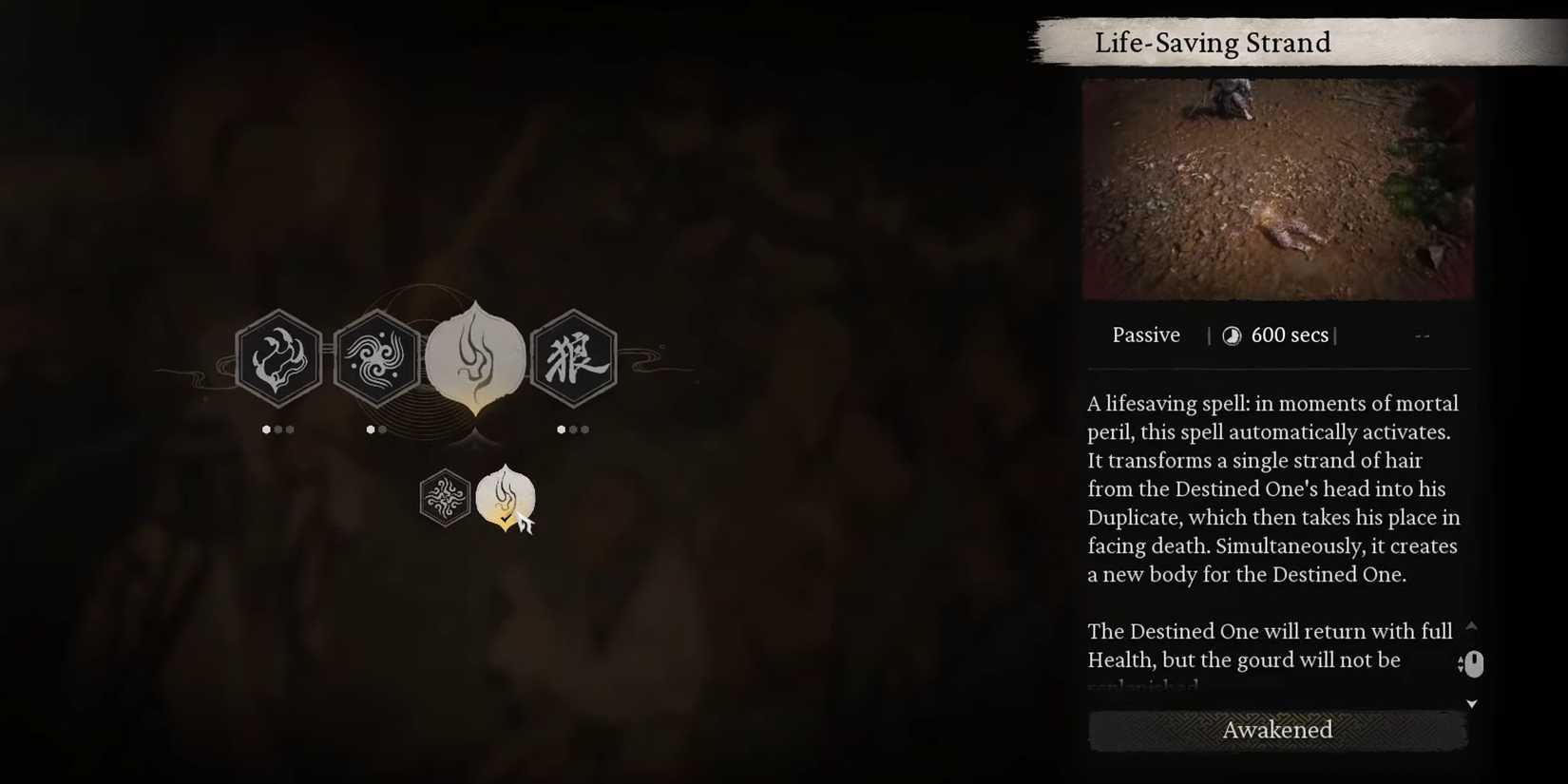Collapse the description with the up chevron
Viewport: 1568px width, 784px height.
coord(1472,625)
